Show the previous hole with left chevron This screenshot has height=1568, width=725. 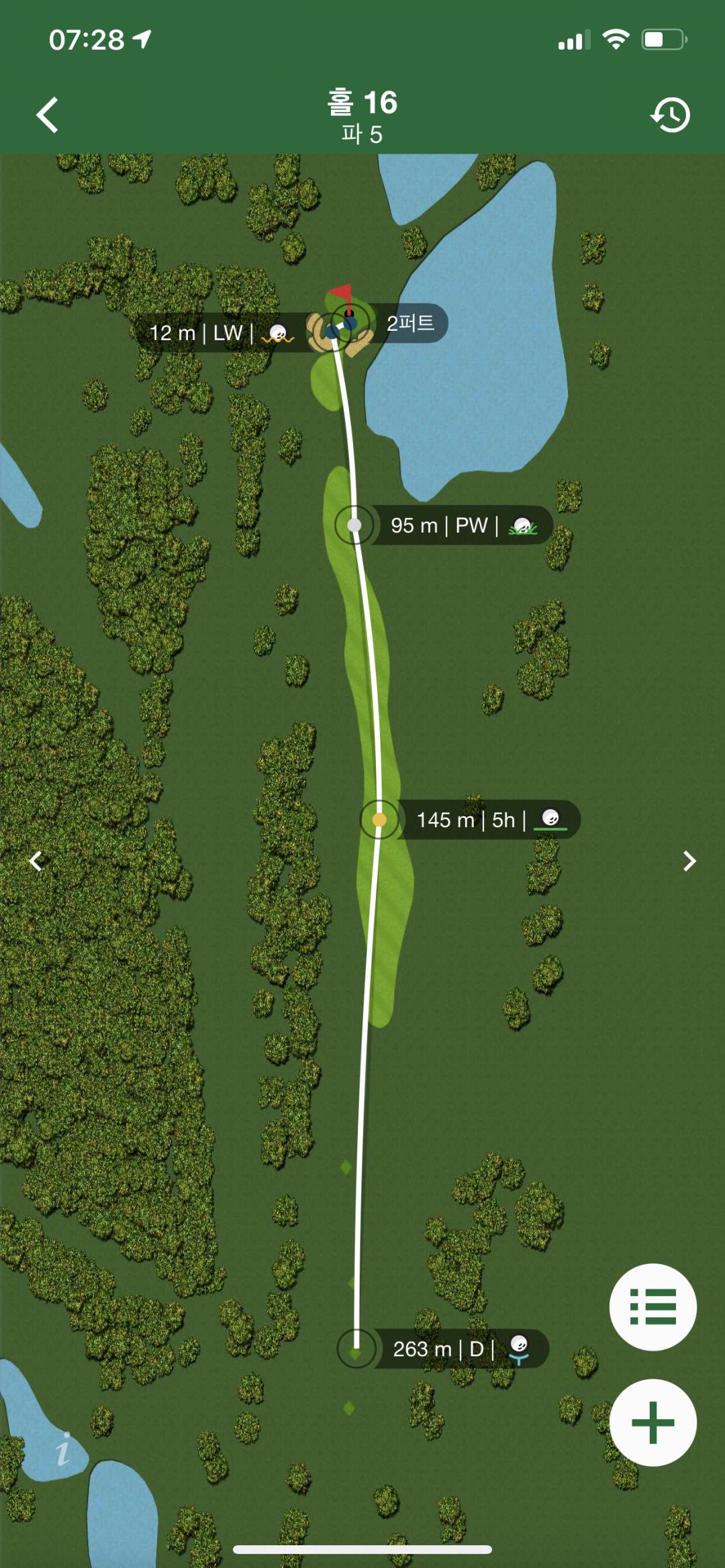click(x=36, y=861)
